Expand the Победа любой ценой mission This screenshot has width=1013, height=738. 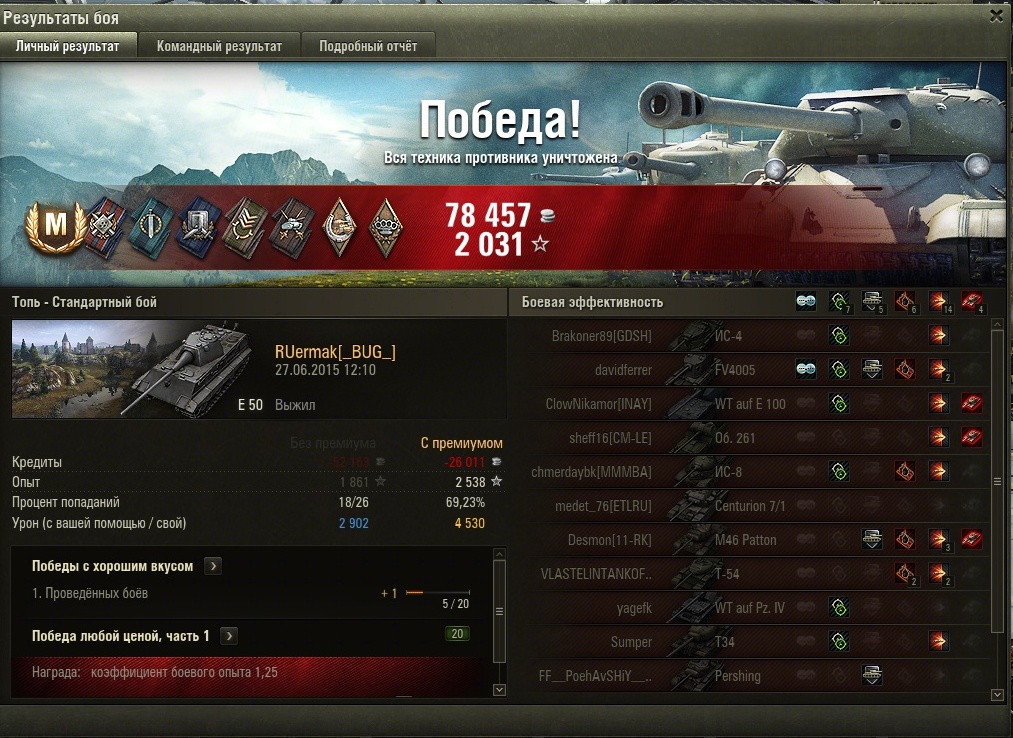click(229, 636)
